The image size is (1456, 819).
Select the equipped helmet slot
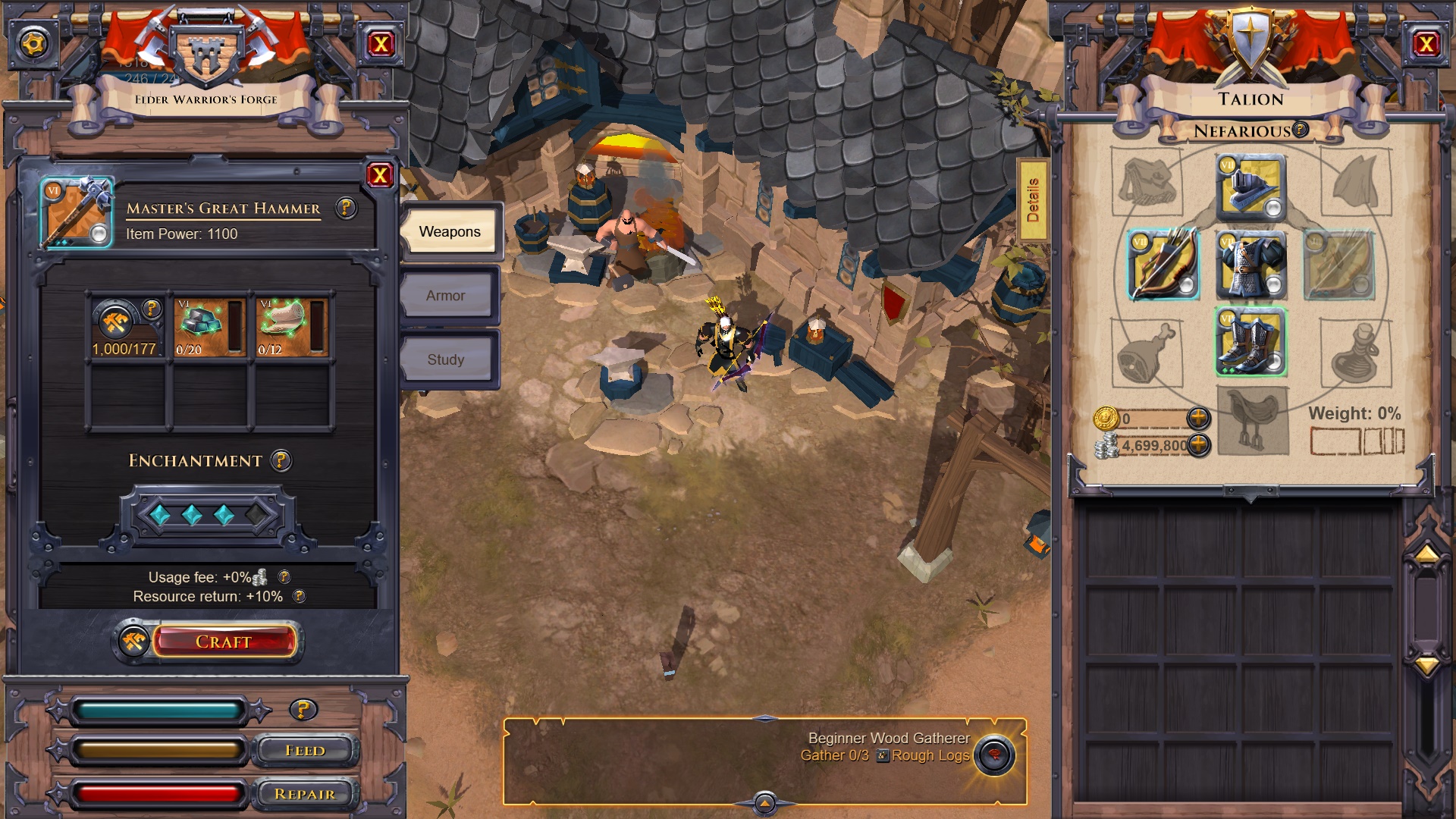1250,187
